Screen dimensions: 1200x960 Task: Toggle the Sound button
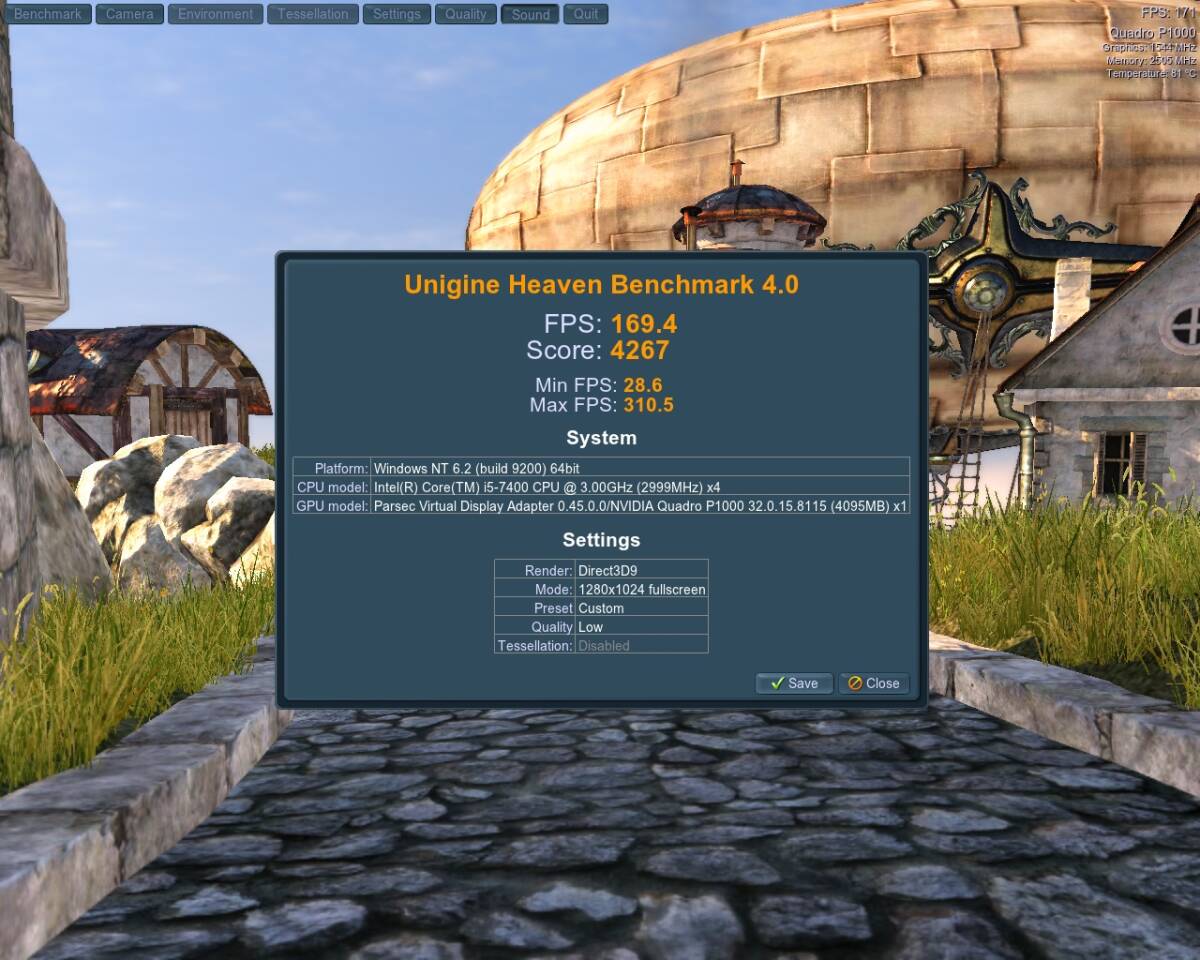(530, 14)
